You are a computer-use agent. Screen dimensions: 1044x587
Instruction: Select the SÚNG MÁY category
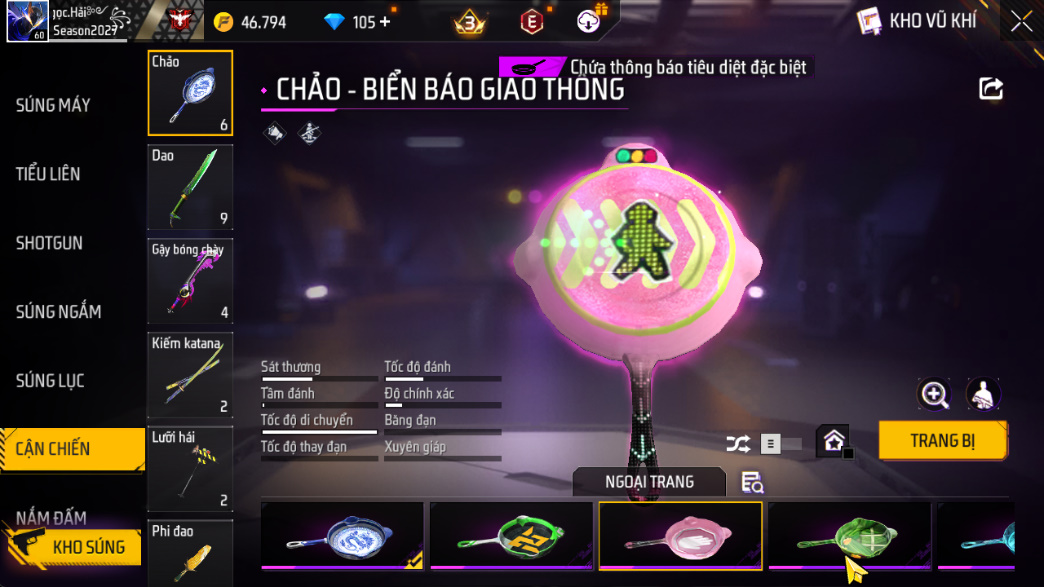coord(54,105)
